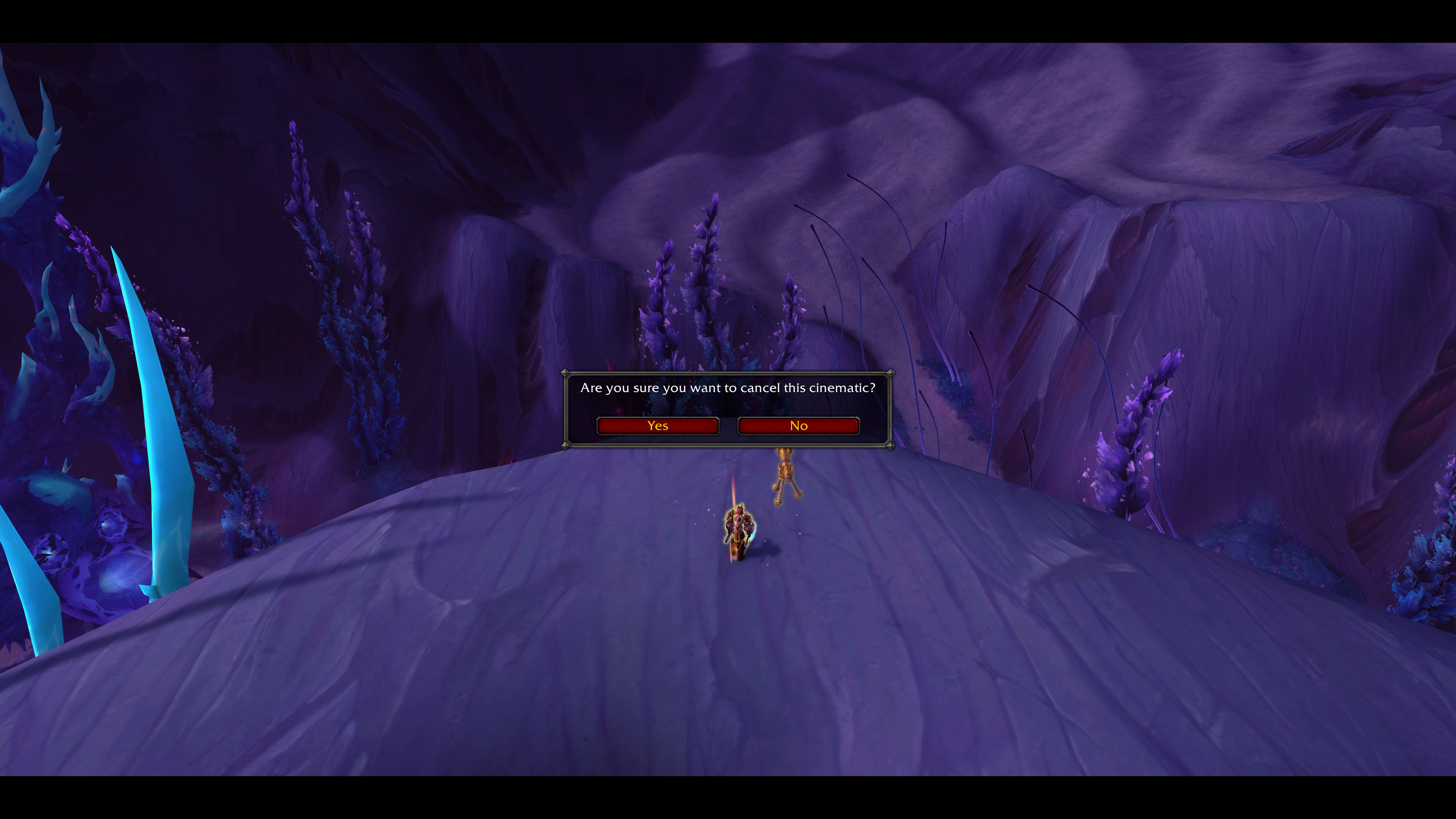Confirm cancelling the cinematic with Yes
The width and height of the screenshot is (1456, 819).
point(657,425)
